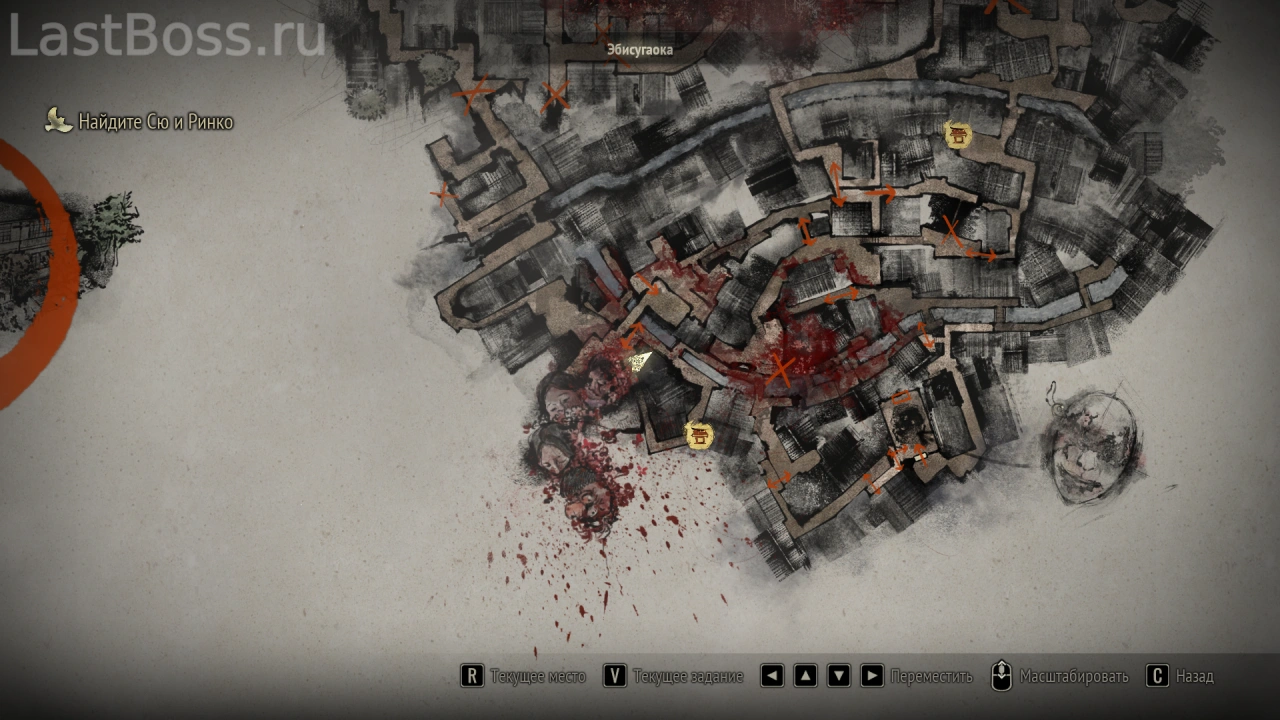Click the player position arrow marker
Image resolution: width=1280 pixels, height=720 pixels.
point(640,362)
